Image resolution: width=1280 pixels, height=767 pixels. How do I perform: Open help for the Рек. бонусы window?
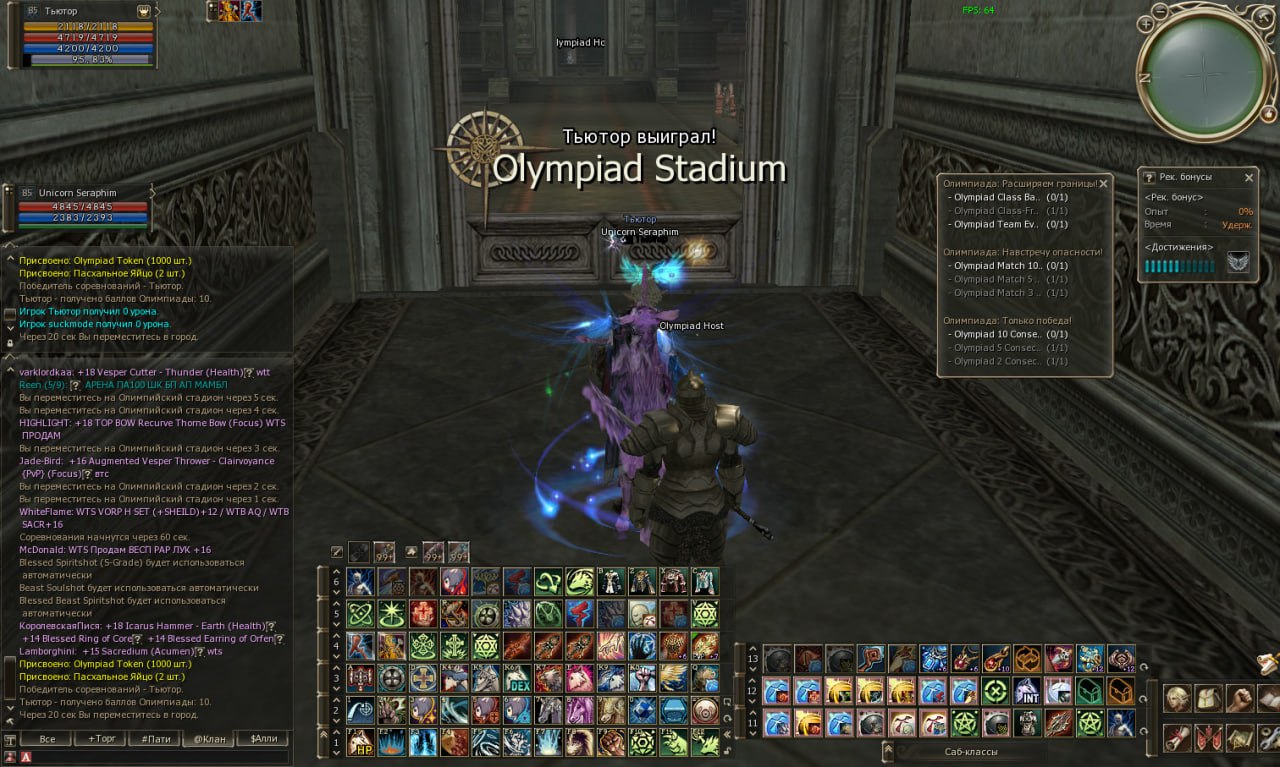point(1150,177)
